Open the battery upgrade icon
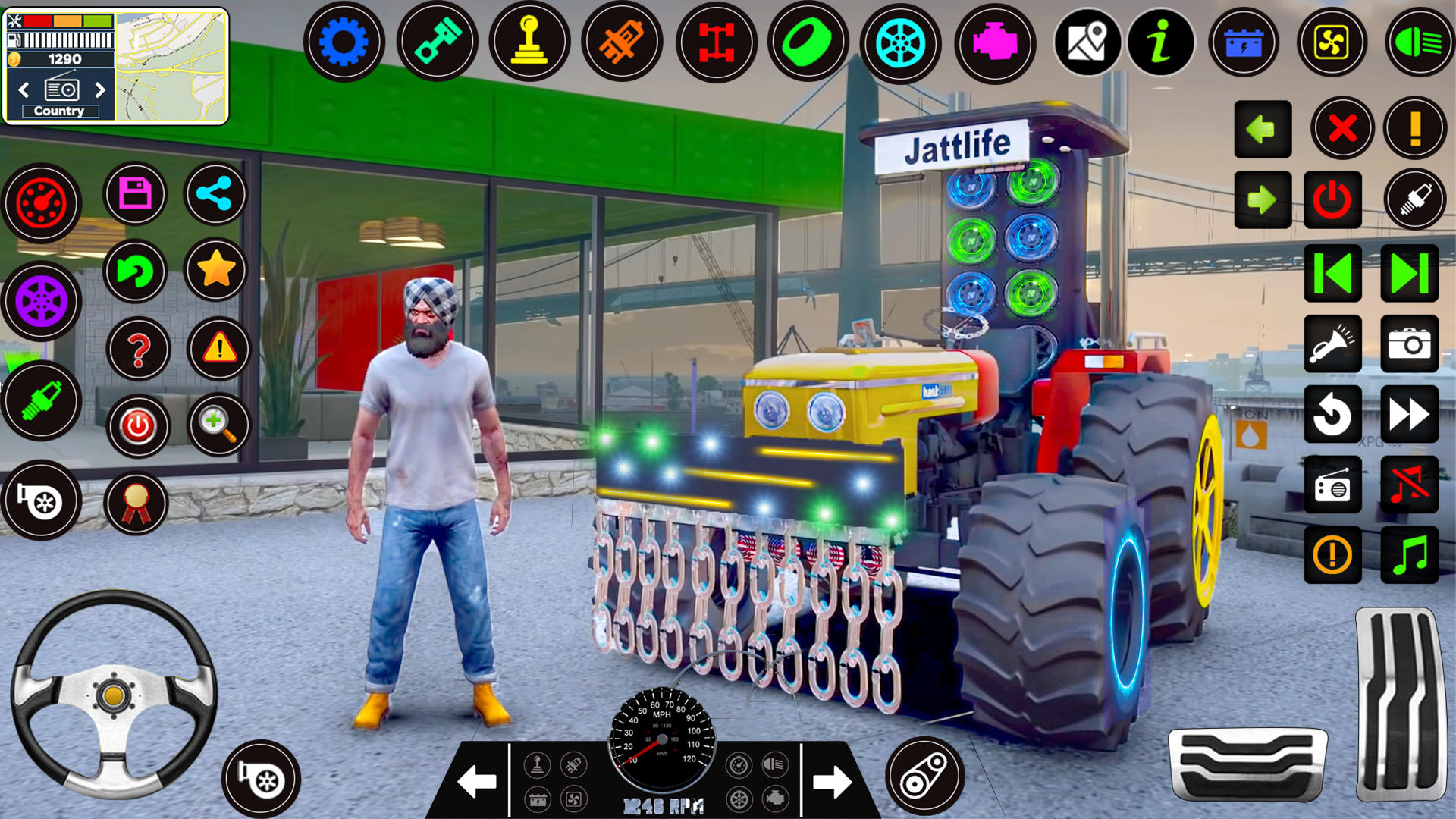Screen dimensions: 1456x819 point(1244,43)
